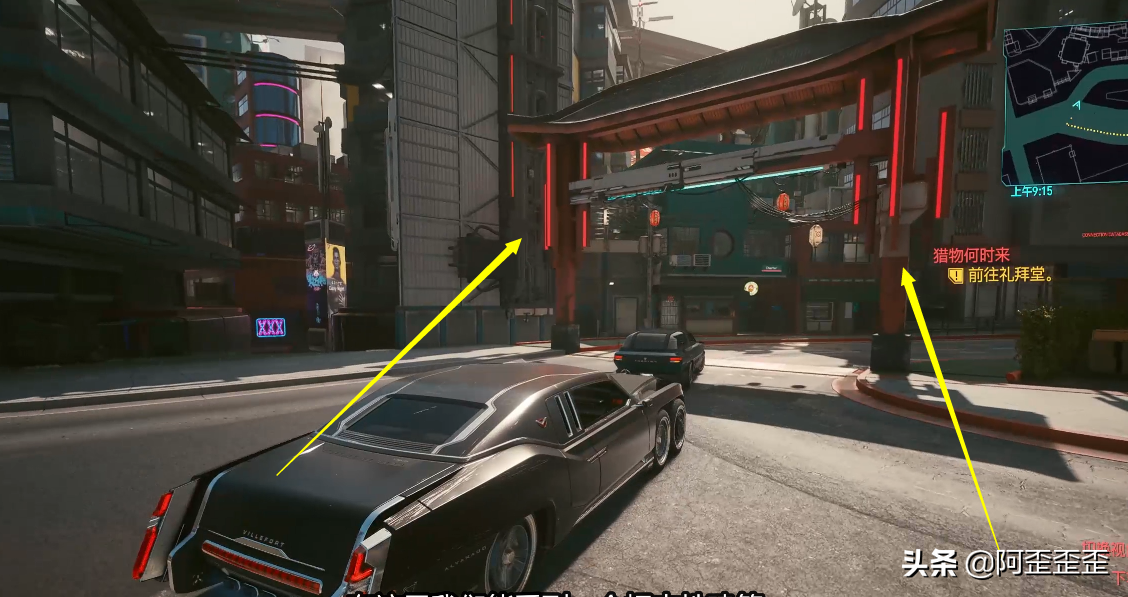Click the yellow objective marker icon
1128x597 pixels.
pyautogui.click(x=956, y=275)
